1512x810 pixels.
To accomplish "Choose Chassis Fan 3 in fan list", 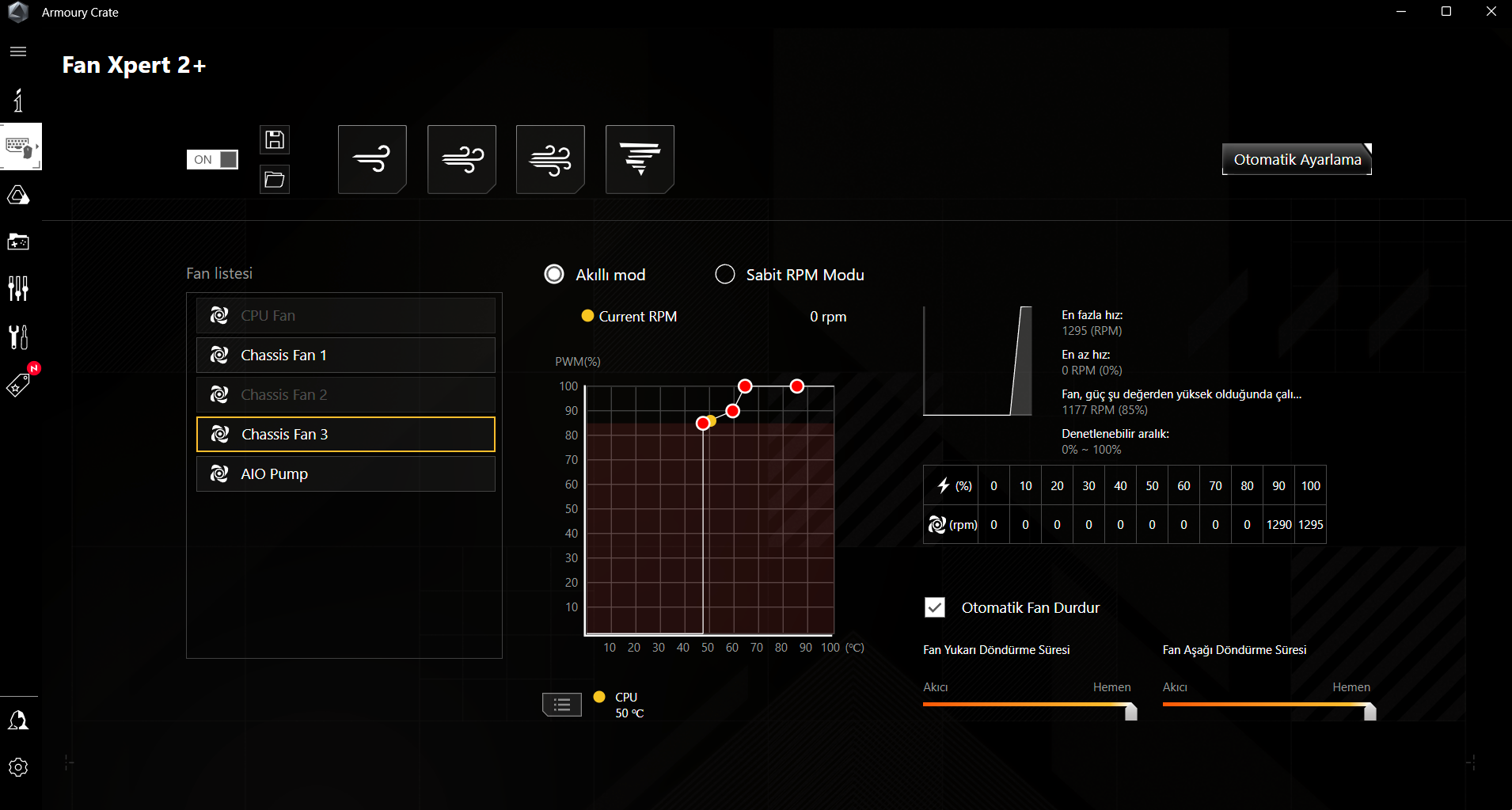I will [346, 435].
